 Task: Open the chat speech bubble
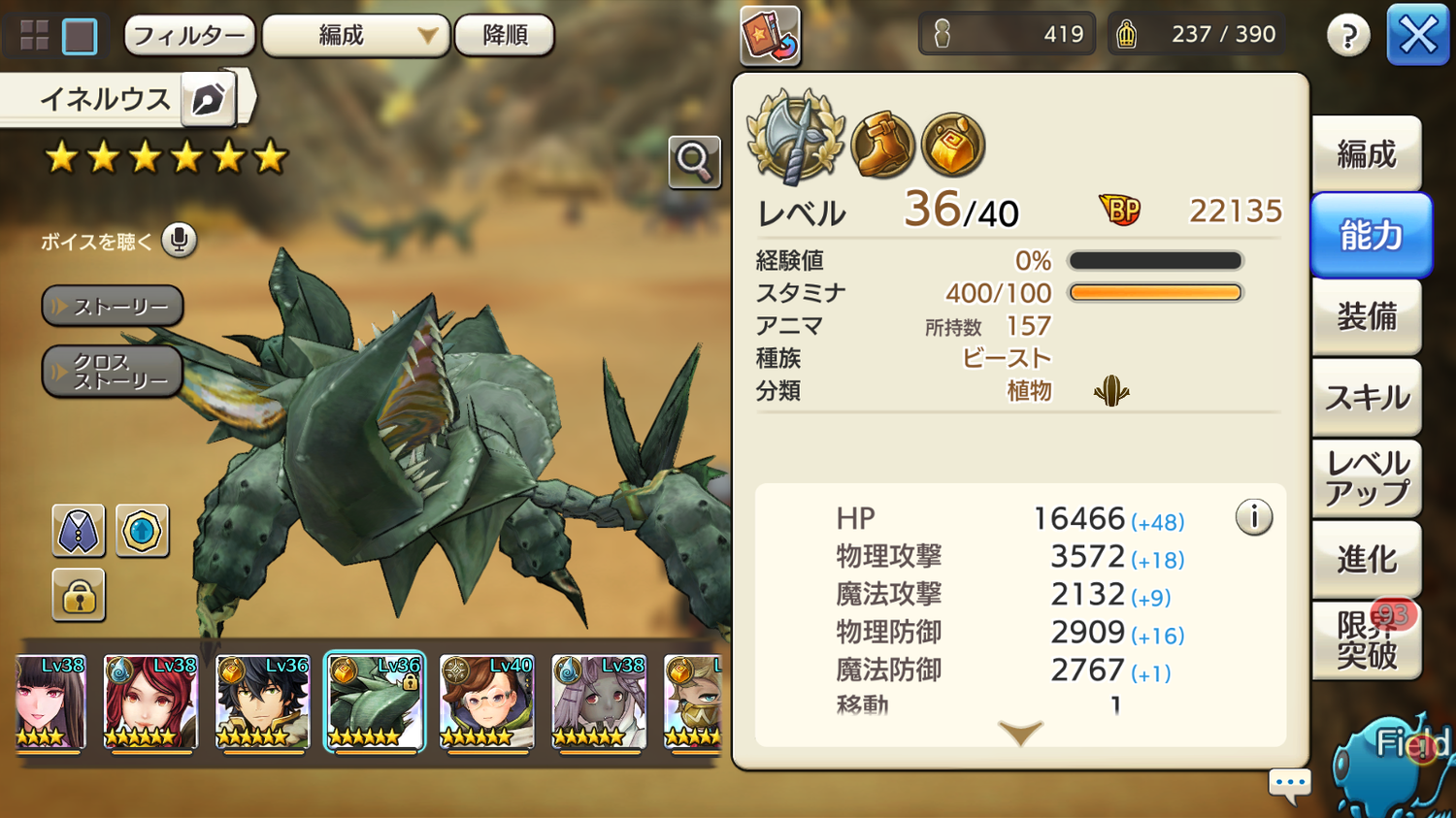click(1290, 784)
